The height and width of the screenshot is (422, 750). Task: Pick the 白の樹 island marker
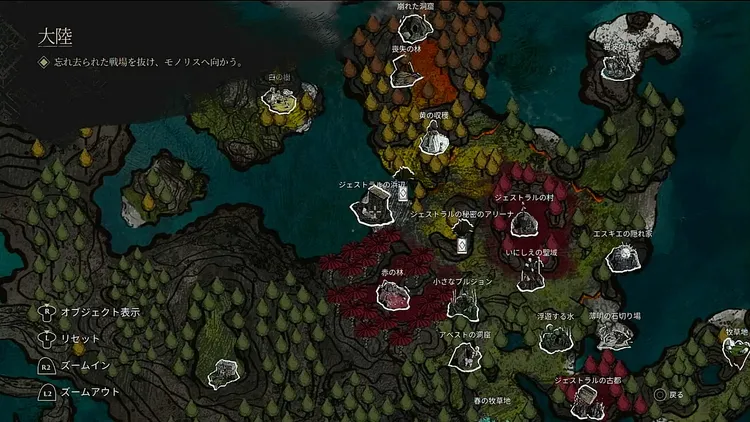point(278,98)
